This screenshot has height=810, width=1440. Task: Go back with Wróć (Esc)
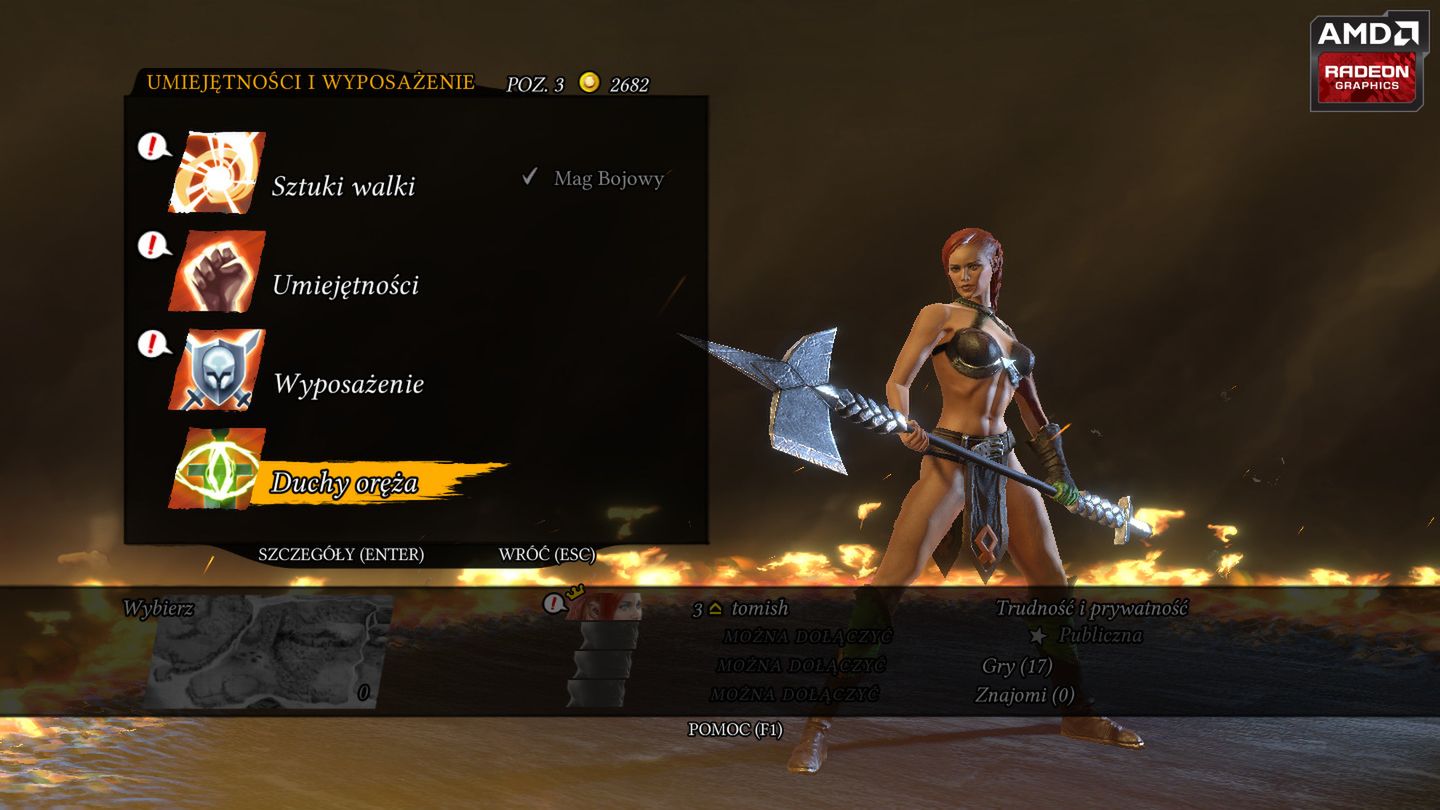pyautogui.click(x=547, y=554)
